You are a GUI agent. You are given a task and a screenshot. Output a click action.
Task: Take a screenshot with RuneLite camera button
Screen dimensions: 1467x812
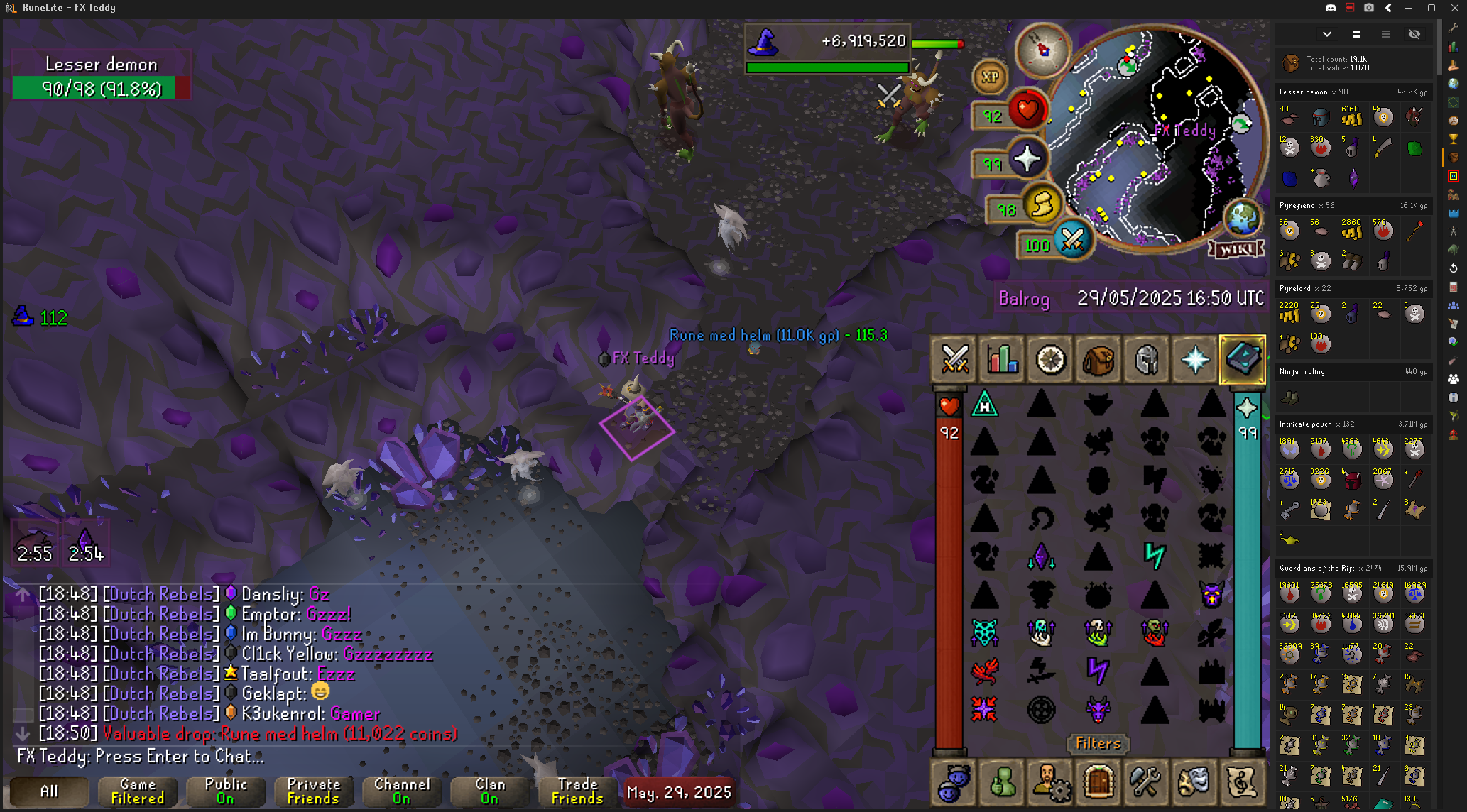tap(1368, 8)
